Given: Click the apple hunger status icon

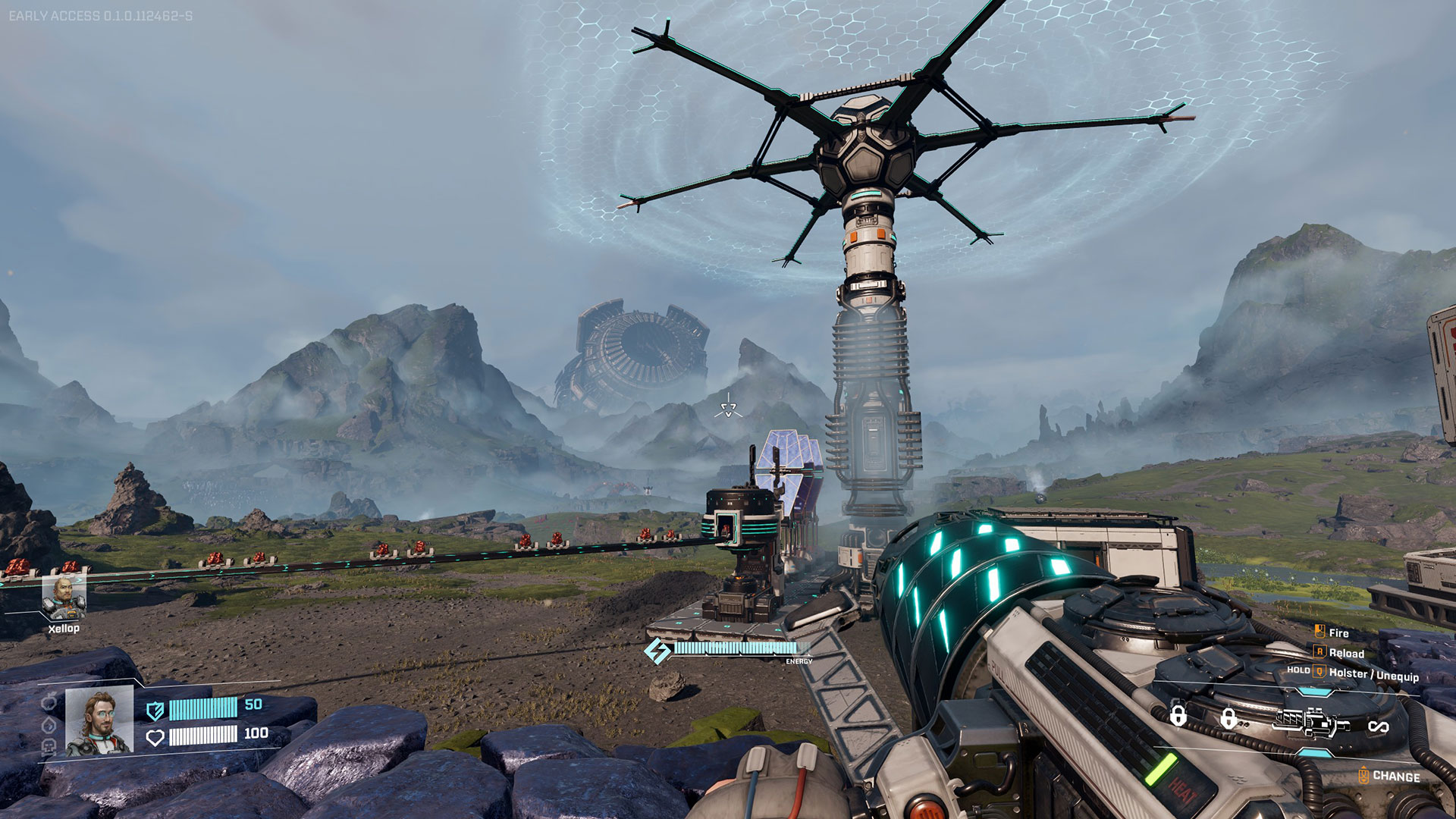Looking at the screenshot, I should point(49,703).
